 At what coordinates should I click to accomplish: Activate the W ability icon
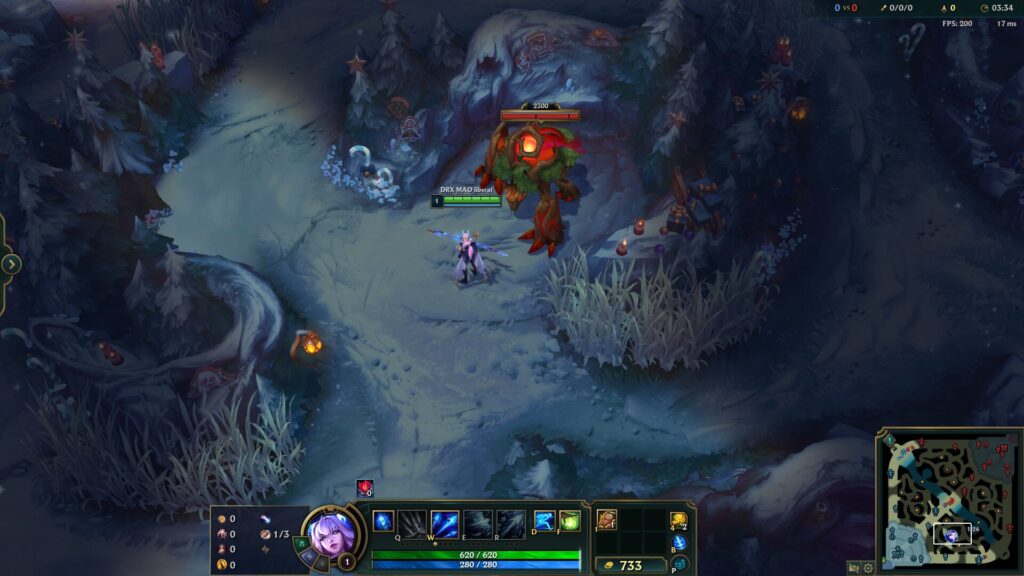click(x=445, y=523)
